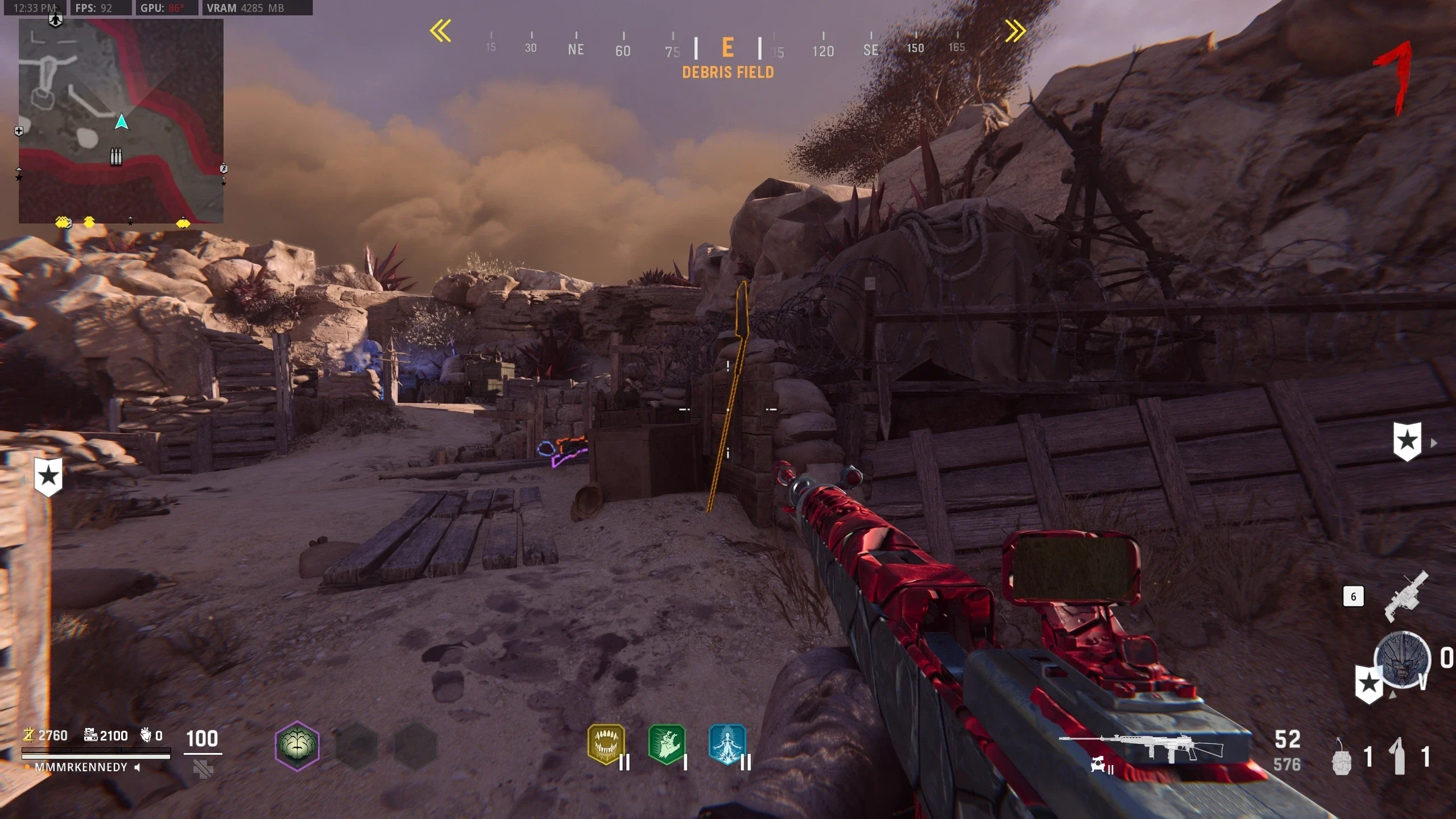
Task: Select the MMMRKENNEDY player name tag
Action: point(81,767)
